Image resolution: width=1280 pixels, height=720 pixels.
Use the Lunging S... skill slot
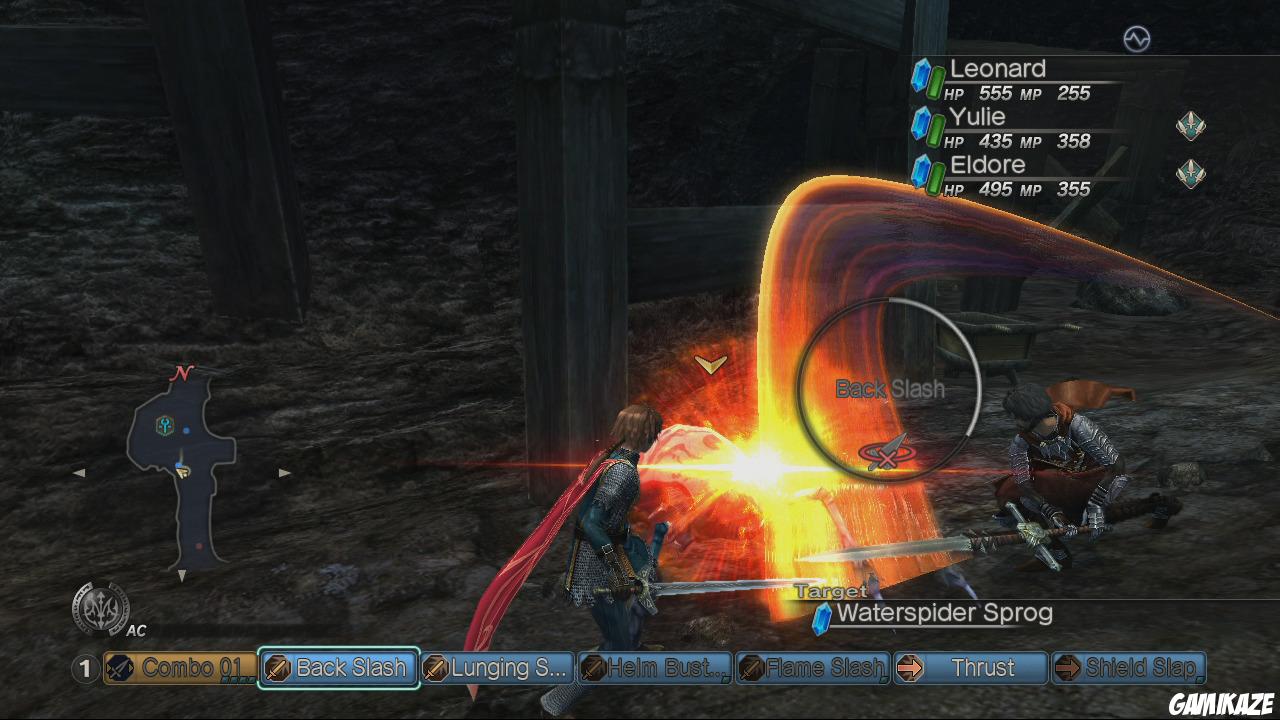(x=497, y=668)
